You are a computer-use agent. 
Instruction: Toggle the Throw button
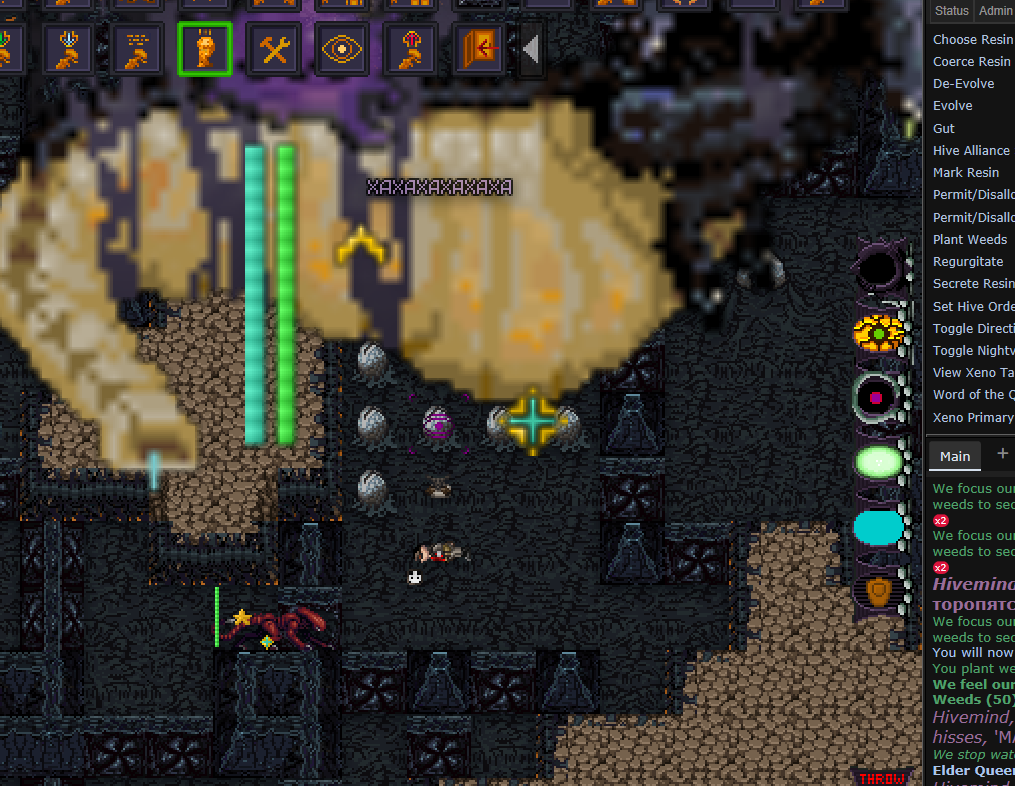click(880, 777)
